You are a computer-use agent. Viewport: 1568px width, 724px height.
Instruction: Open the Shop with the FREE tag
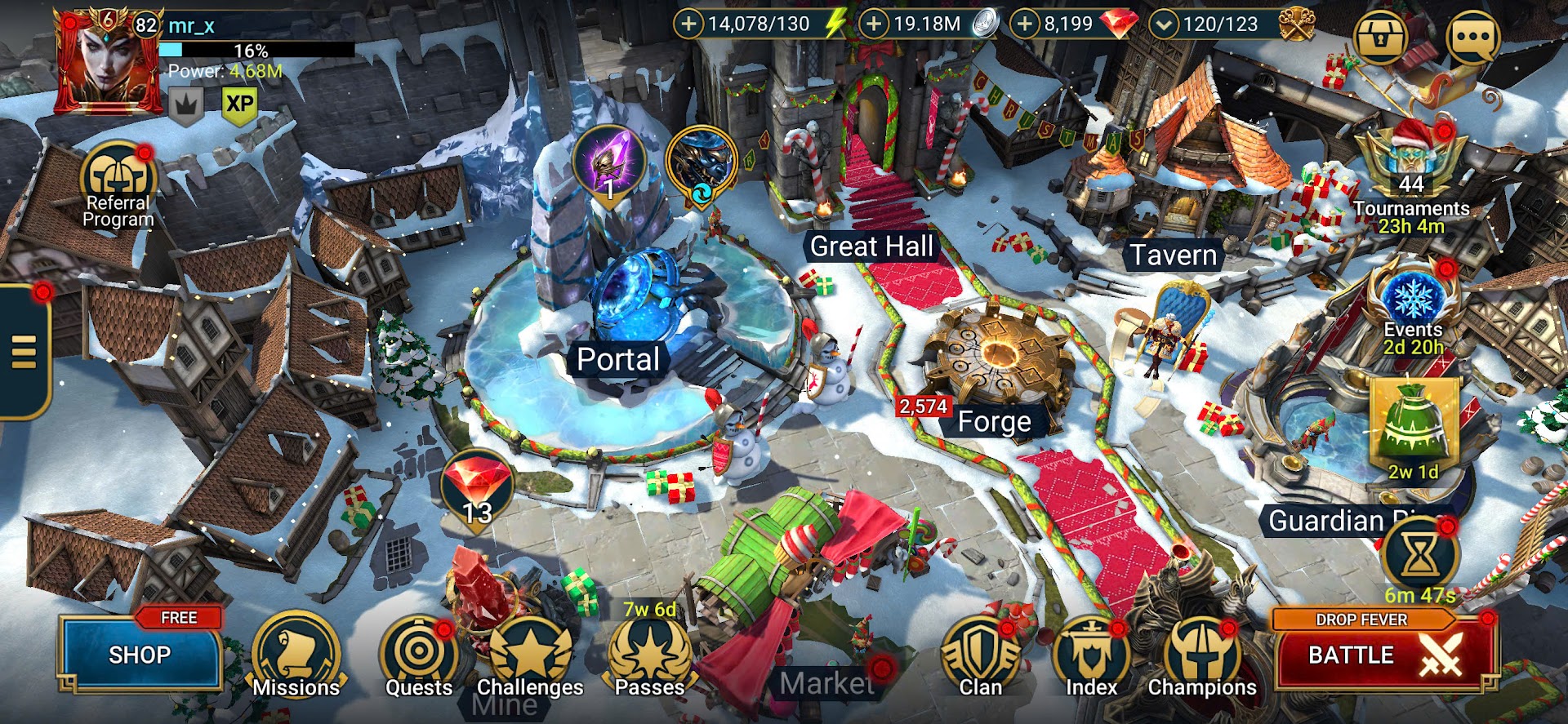(x=140, y=655)
